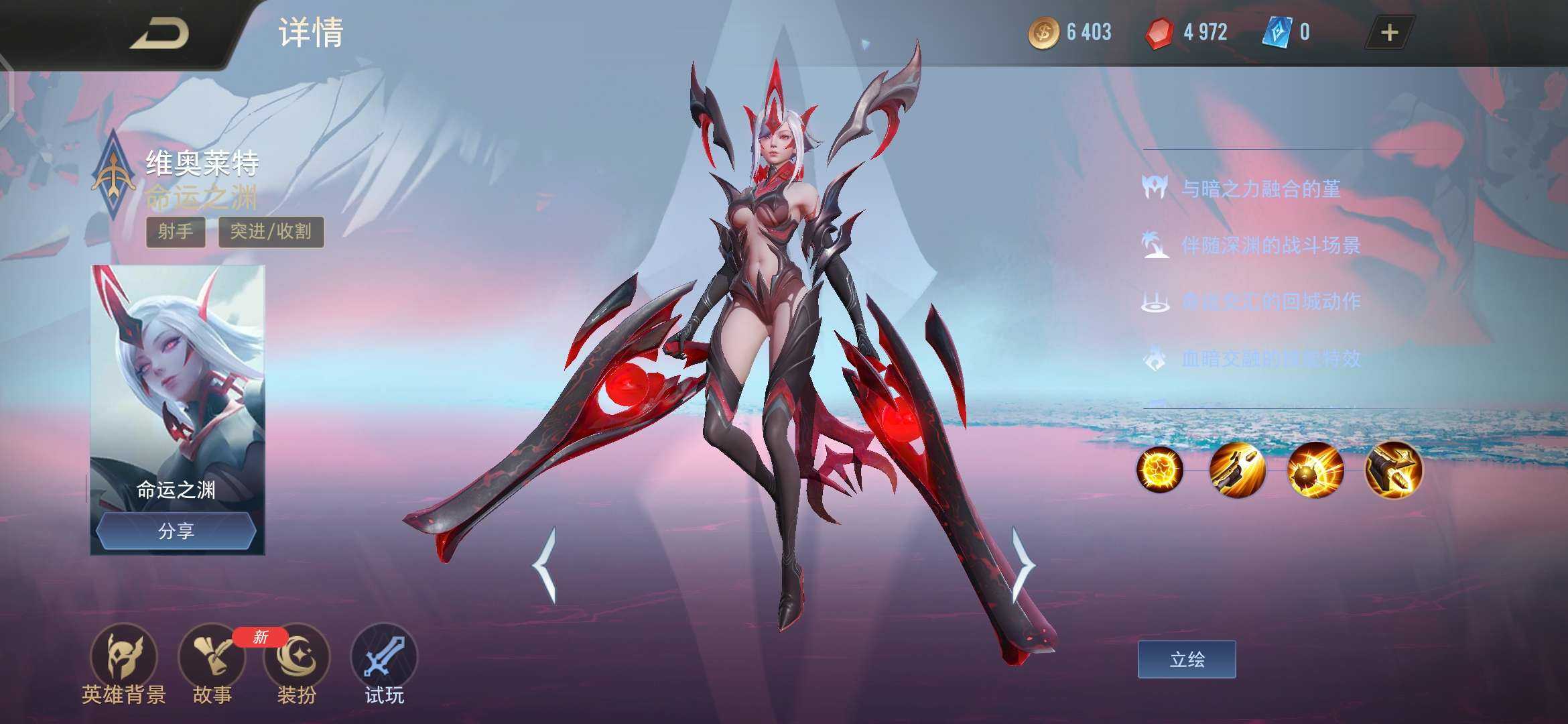
Task: View the 伴随深渊的战斗场景 skin feature
Action: [x=1270, y=245]
